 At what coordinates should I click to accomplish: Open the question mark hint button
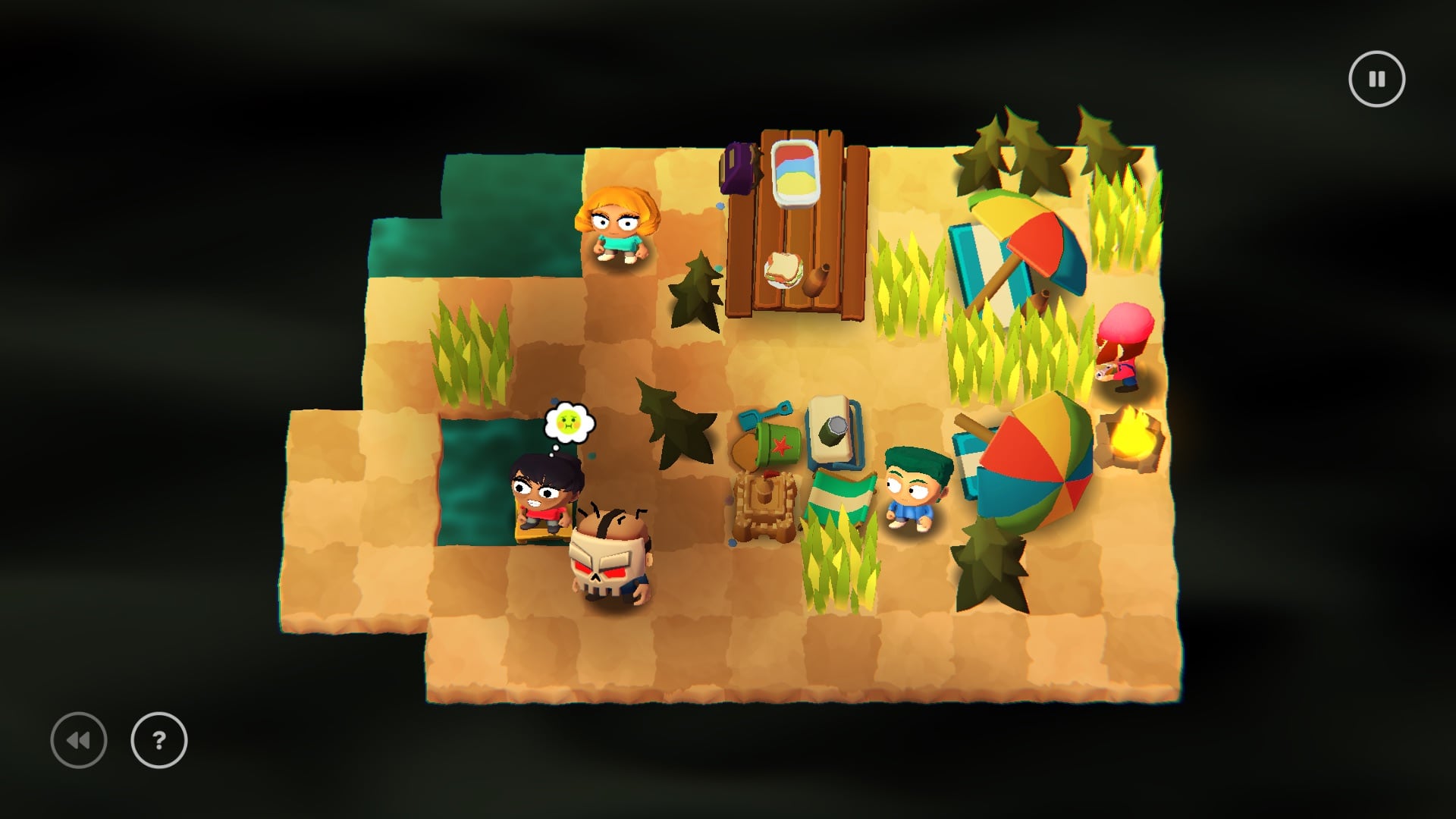point(159,740)
